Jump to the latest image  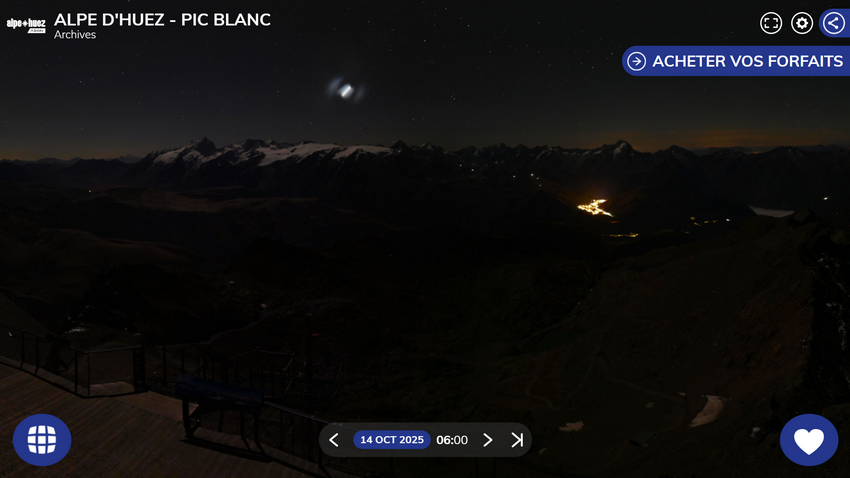coord(517,440)
